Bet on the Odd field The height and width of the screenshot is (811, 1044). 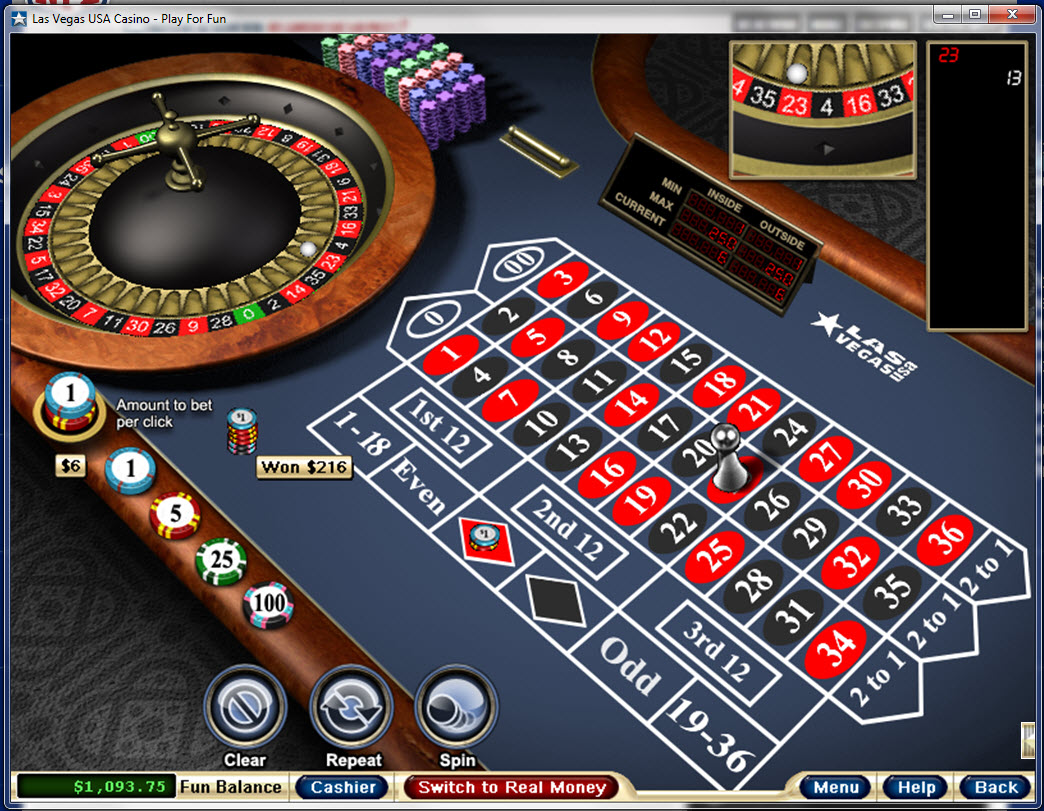coord(630,663)
